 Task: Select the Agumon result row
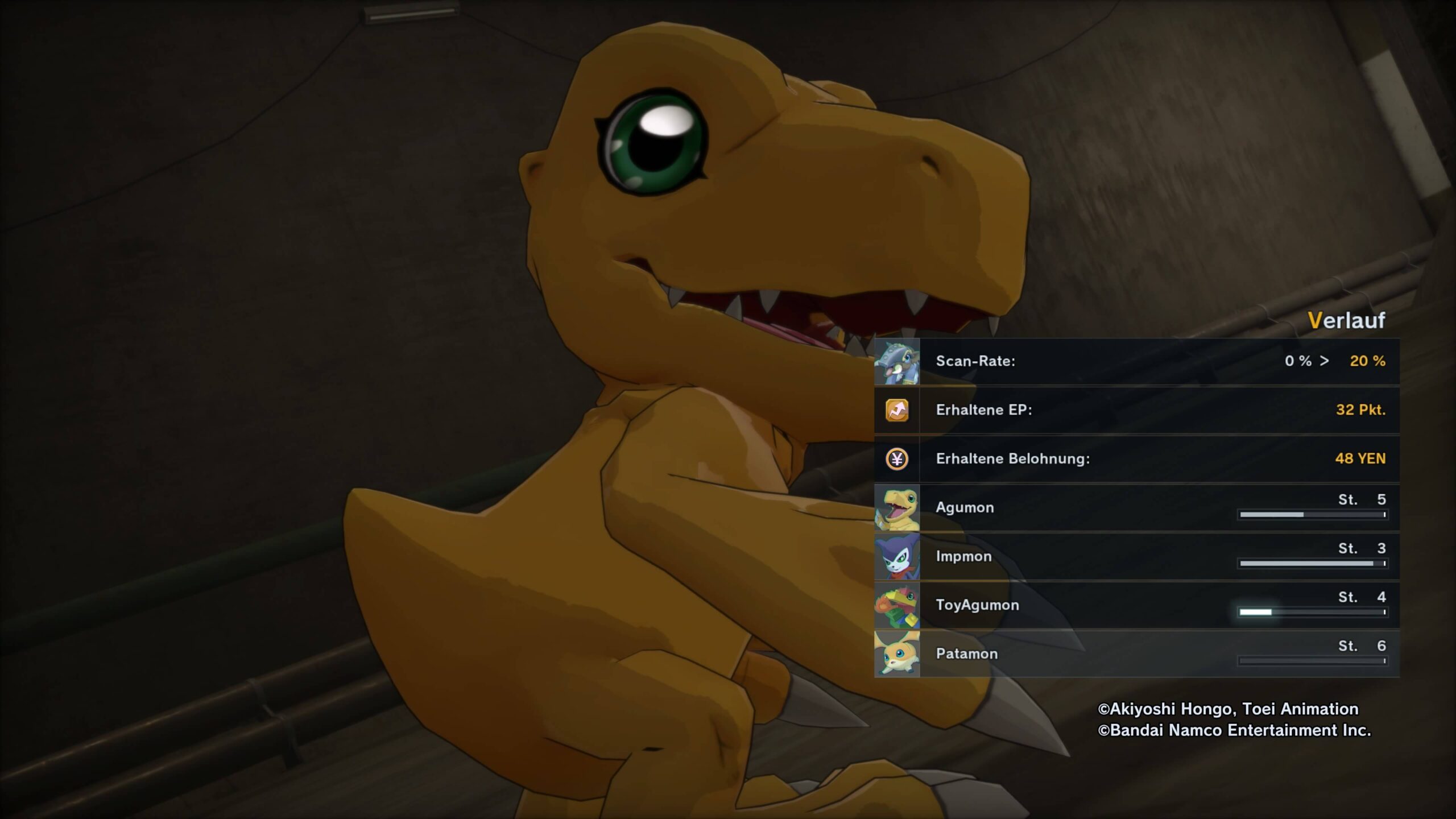1136,507
